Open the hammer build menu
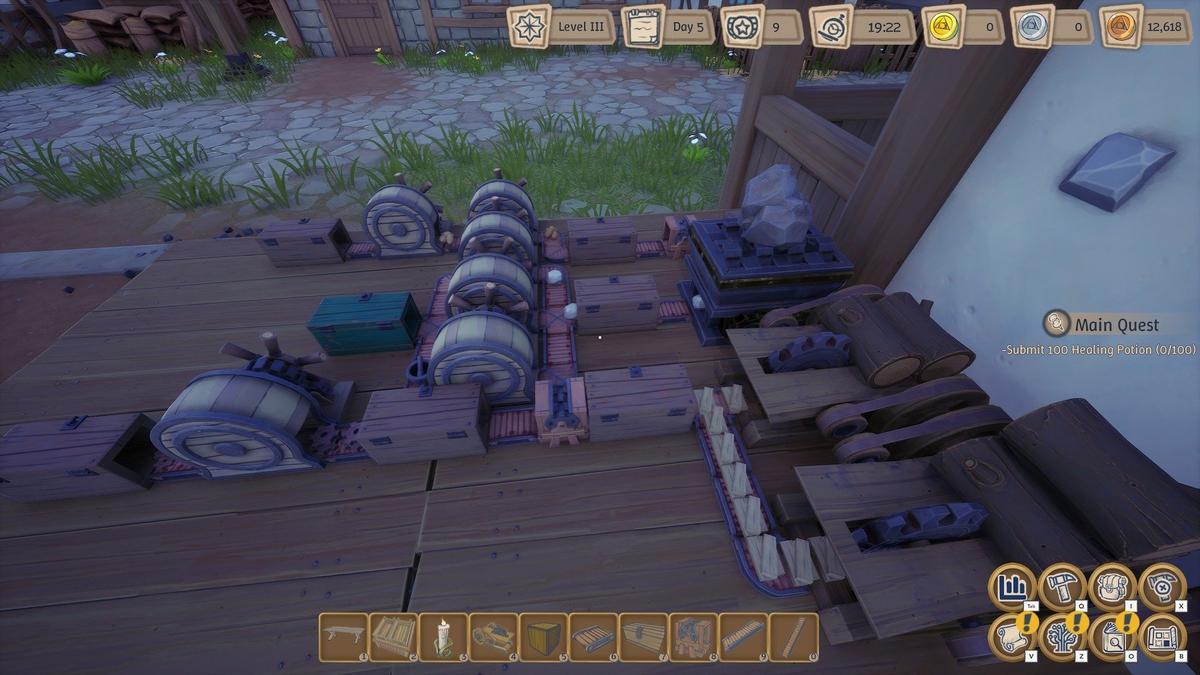This screenshot has height=675, width=1200. pos(1063,587)
